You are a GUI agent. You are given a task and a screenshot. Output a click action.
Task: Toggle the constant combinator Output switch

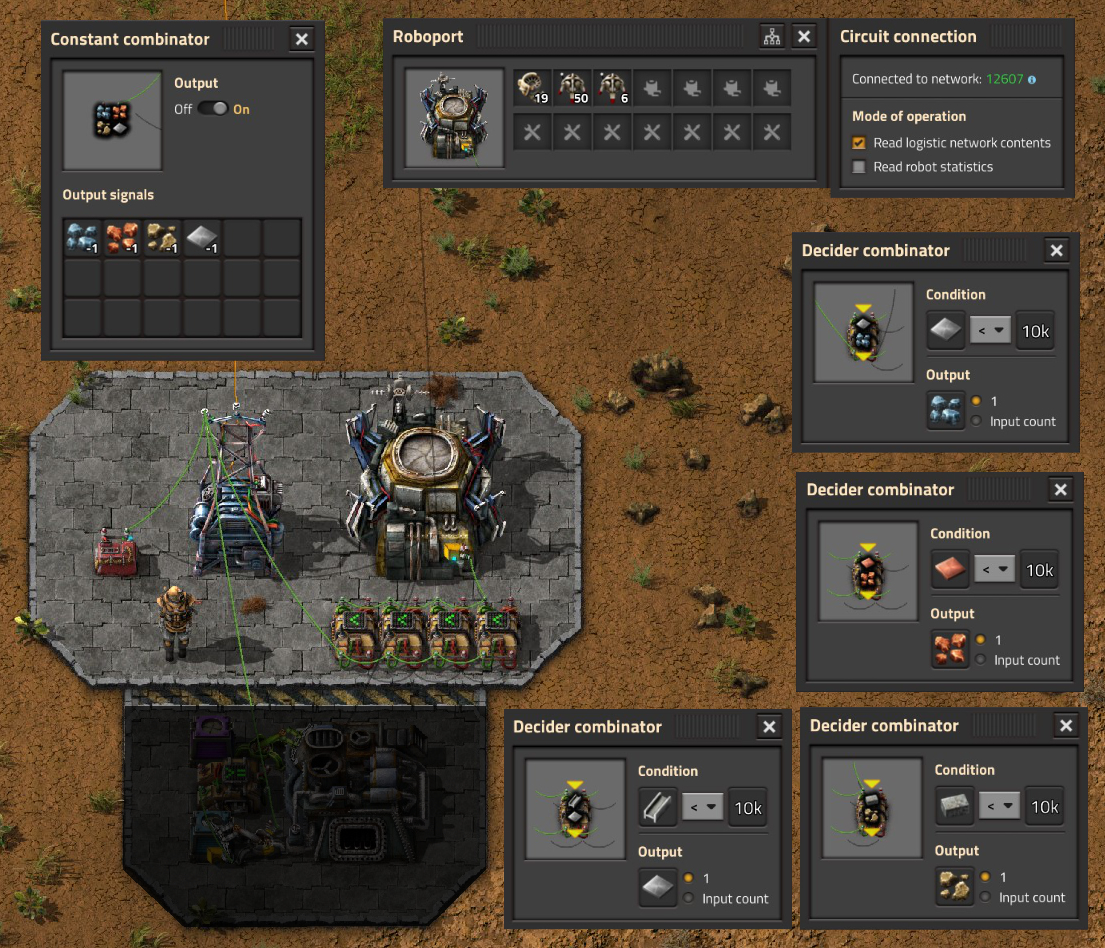click(x=212, y=109)
